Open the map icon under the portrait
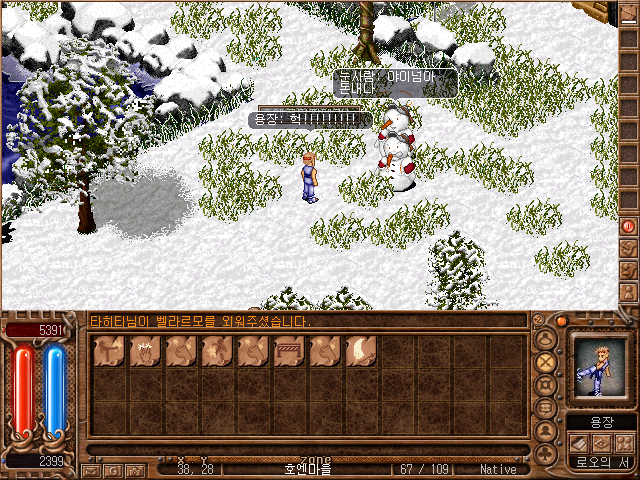Viewport: 640px width, 480px height. point(601,443)
